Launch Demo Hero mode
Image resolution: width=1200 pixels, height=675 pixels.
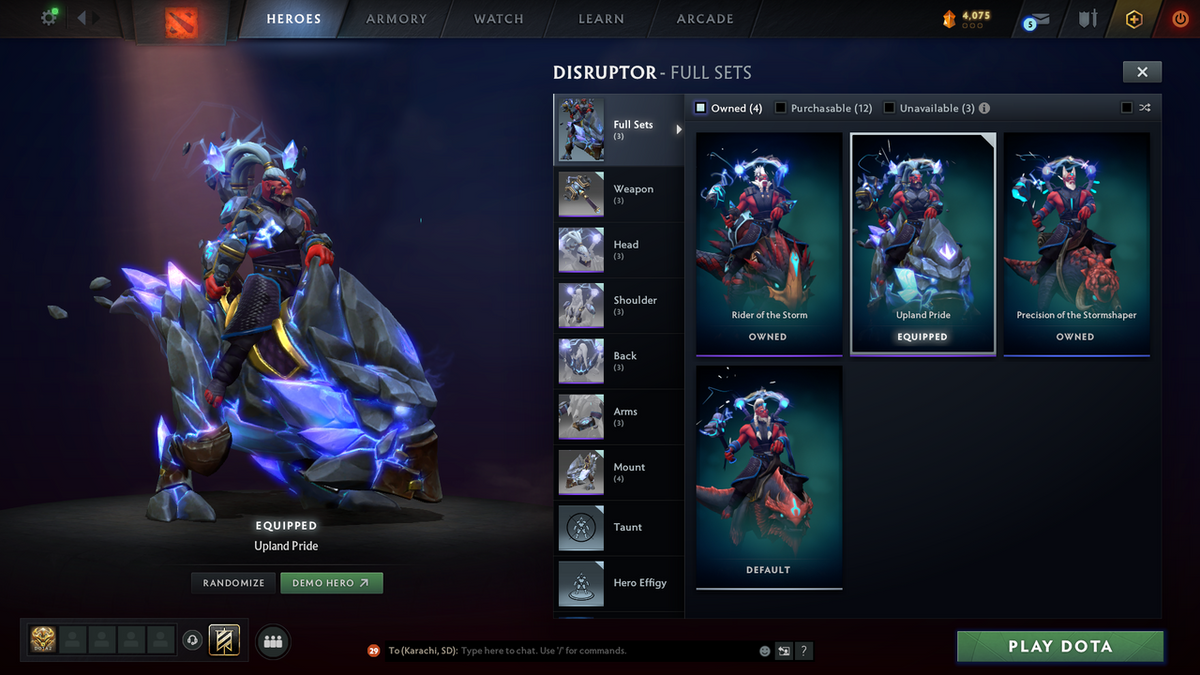(331, 583)
